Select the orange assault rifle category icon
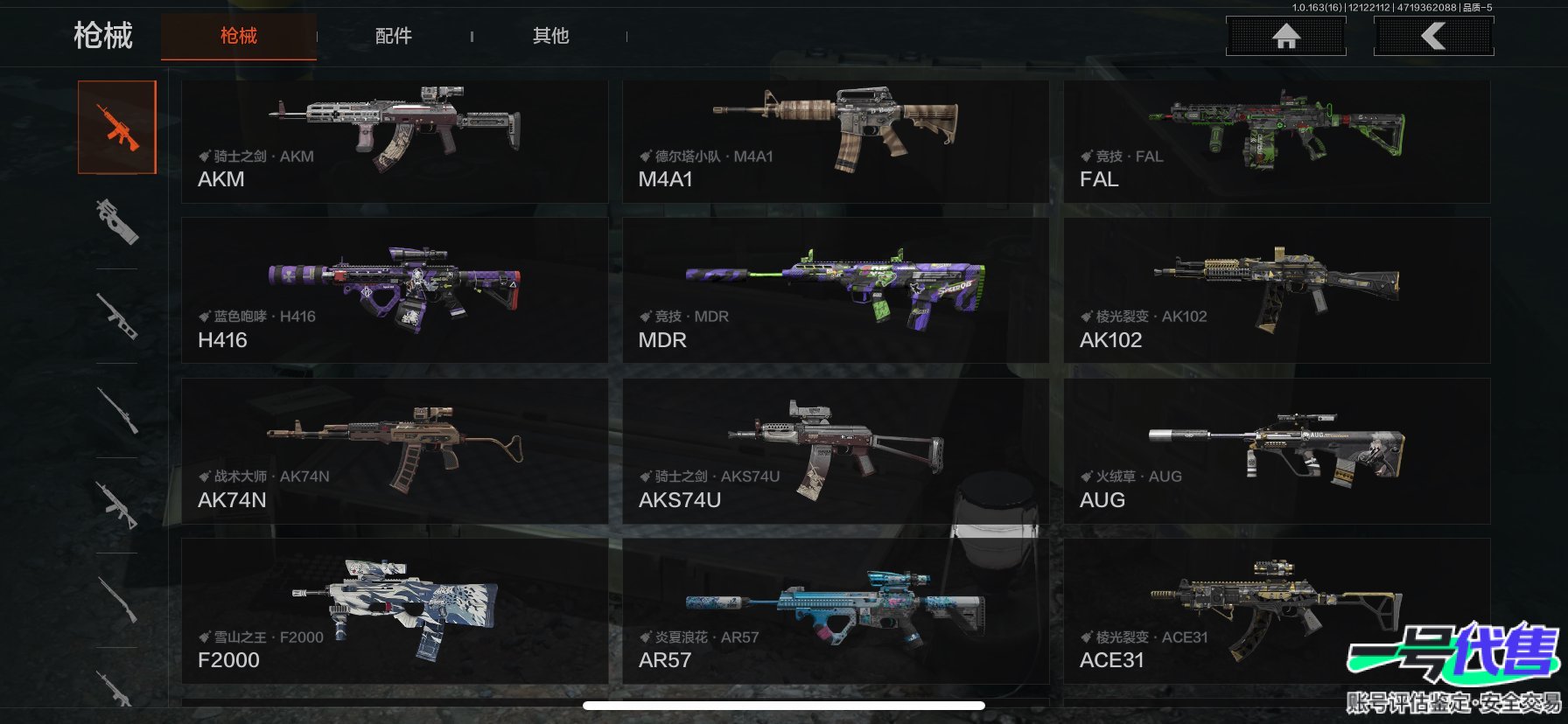 pyautogui.click(x=117, y=128)
